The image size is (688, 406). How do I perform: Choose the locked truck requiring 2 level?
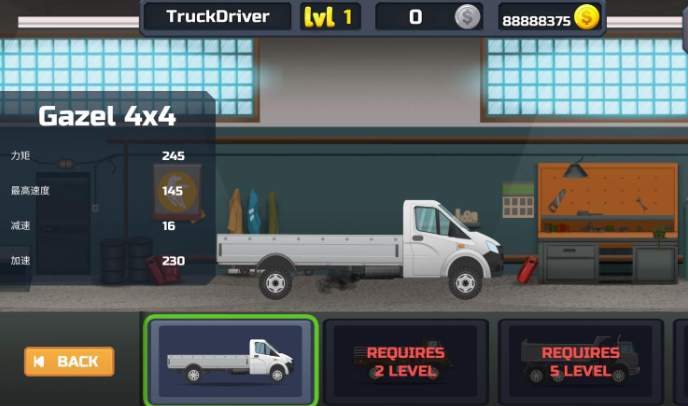pos(405,361)
